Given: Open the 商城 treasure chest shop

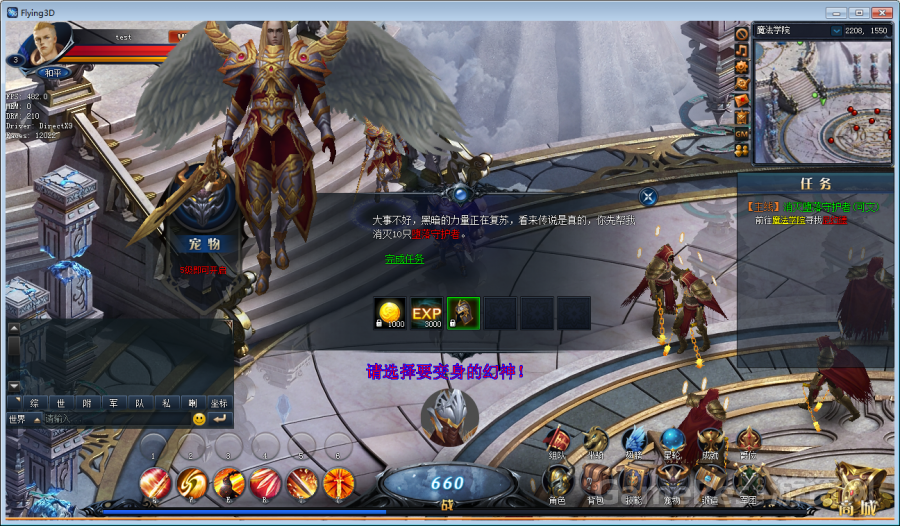Looking at the screenshot, I should (859, 487).
